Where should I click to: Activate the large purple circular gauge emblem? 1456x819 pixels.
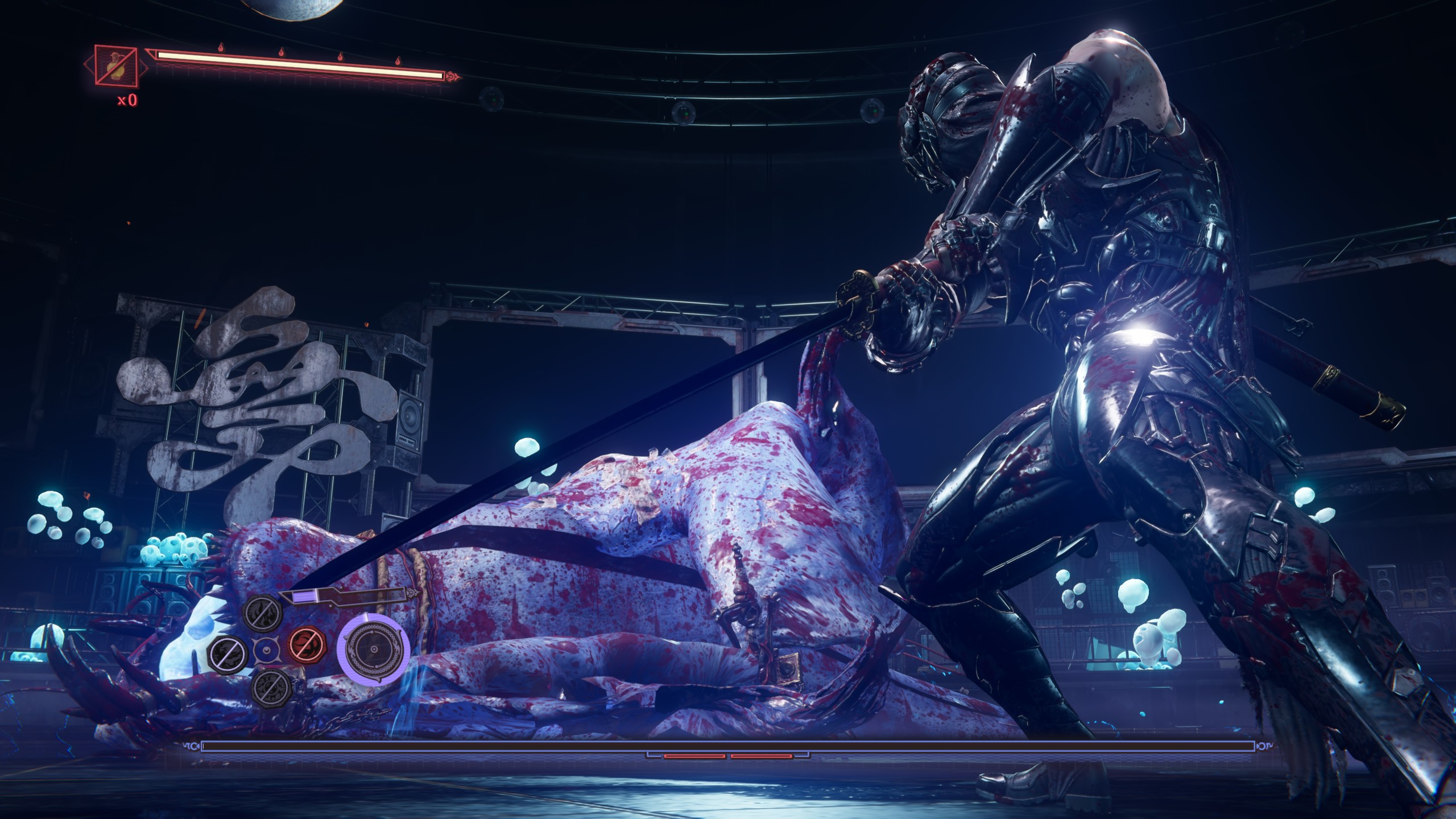(x=374, y=650)
